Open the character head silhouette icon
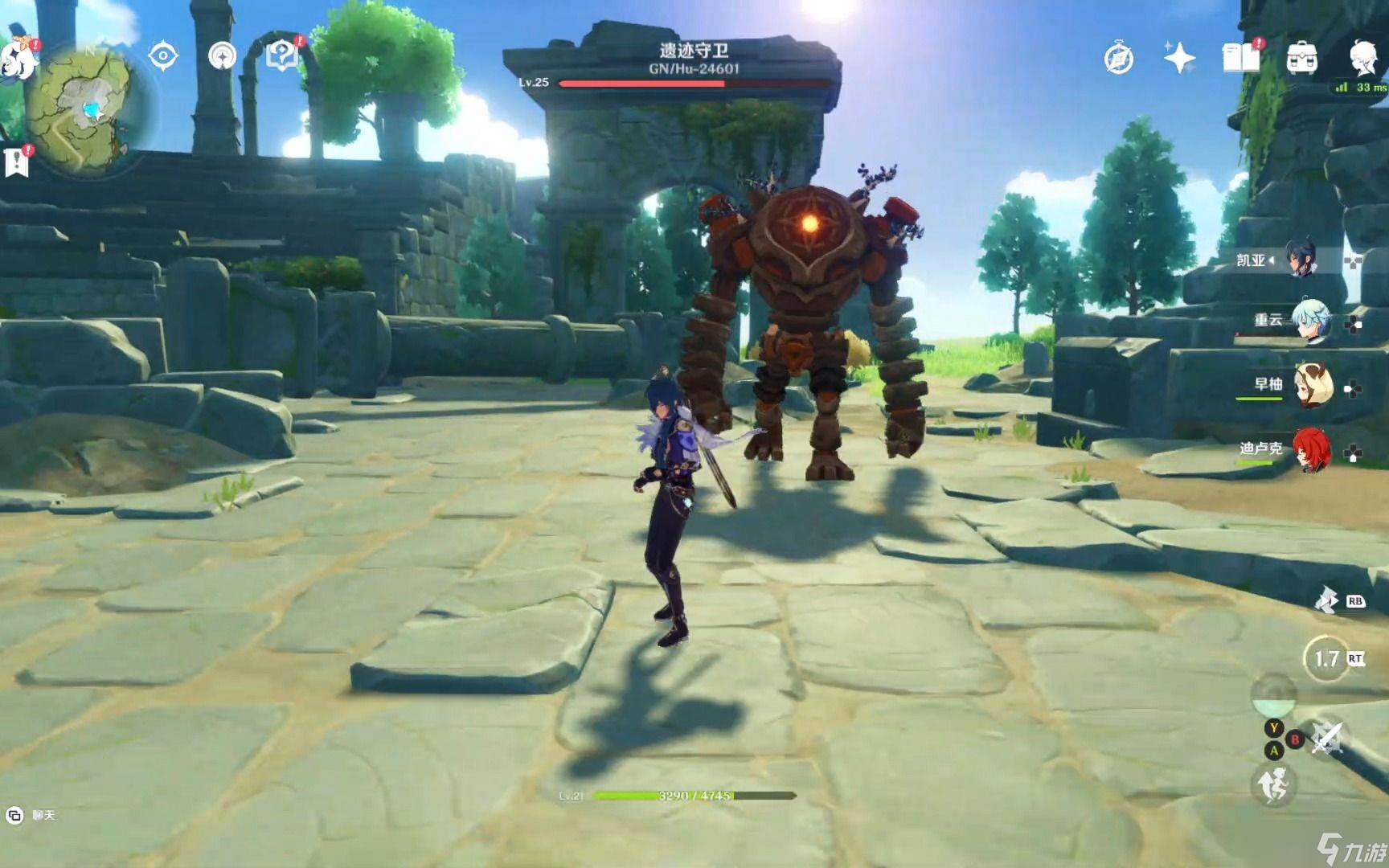Viewport: 1389px width, 868px height. [x=1363, y=56]
